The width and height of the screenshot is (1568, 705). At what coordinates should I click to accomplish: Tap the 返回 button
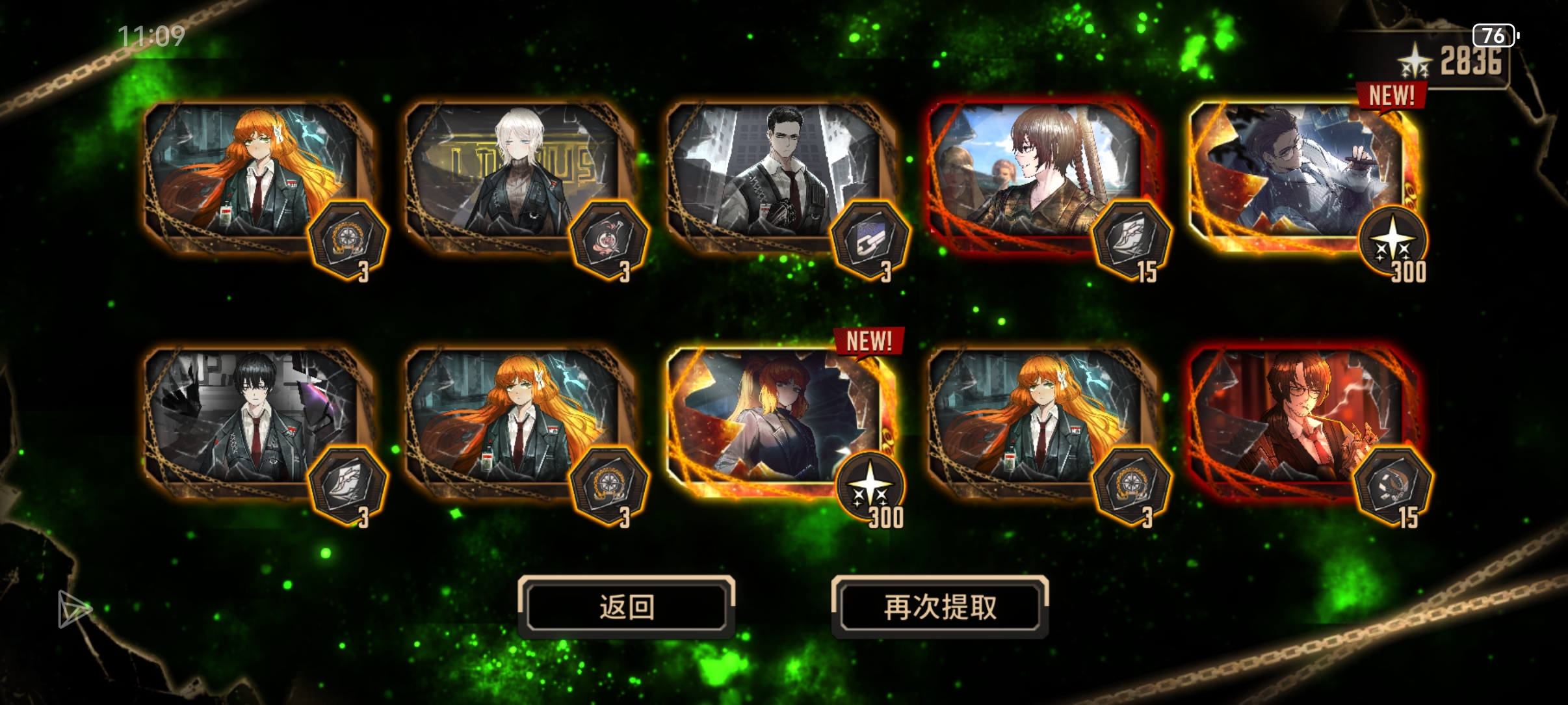pos(626,605)
